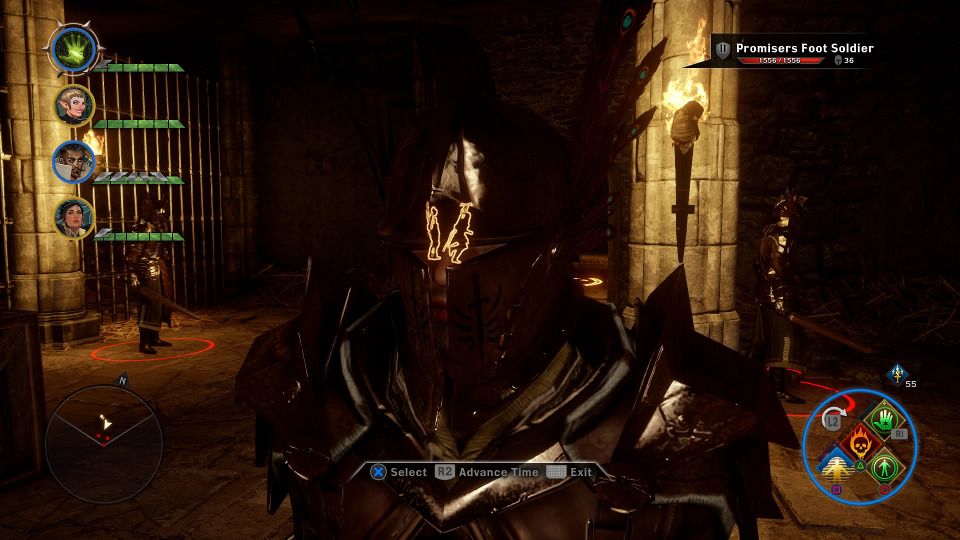Activate the green standing figure ability
This screenshot has width=960, height=540.
point(884,465)
